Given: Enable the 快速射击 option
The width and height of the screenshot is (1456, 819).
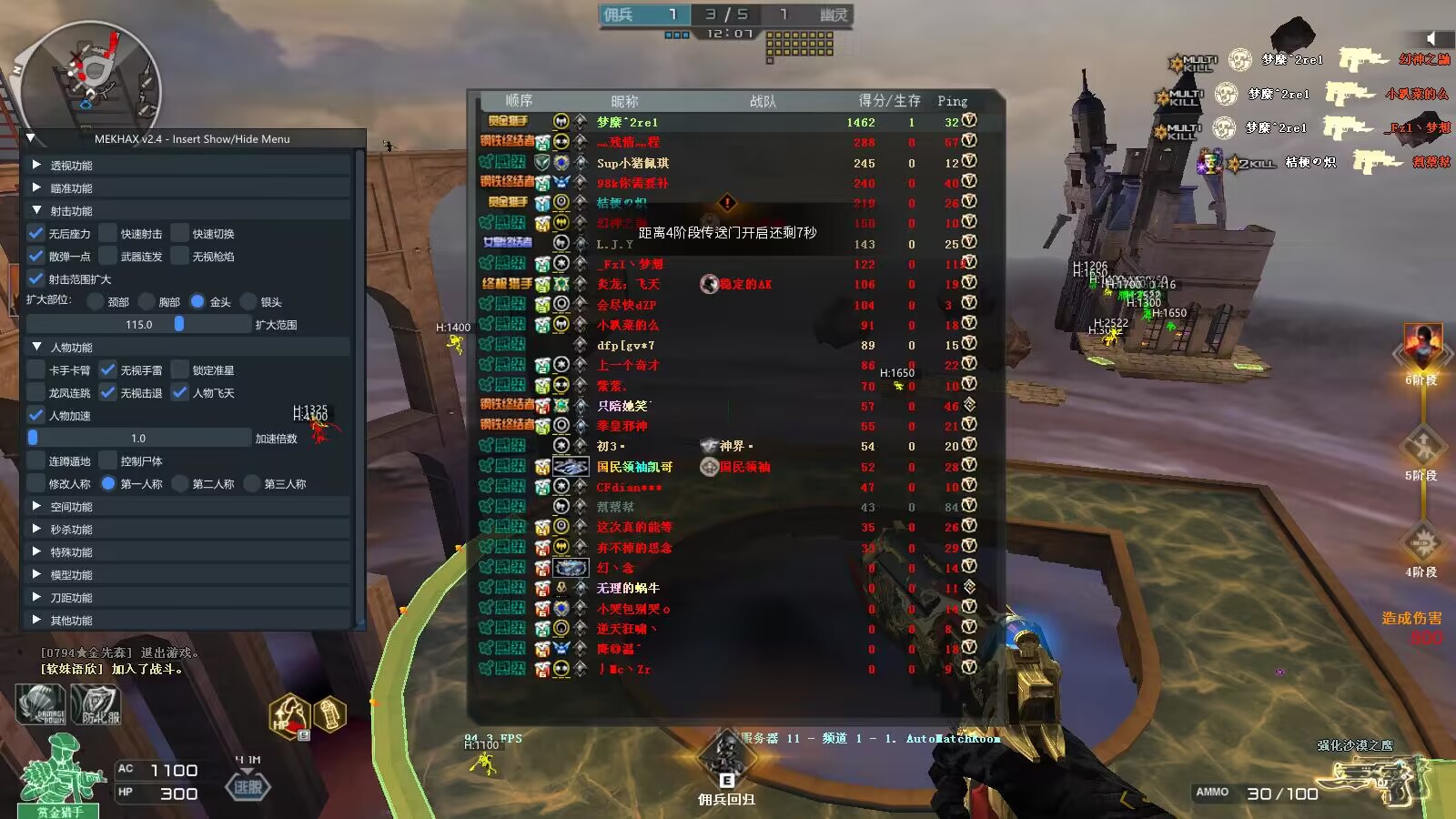Looking at the screenshot, I should coord(108,233).
